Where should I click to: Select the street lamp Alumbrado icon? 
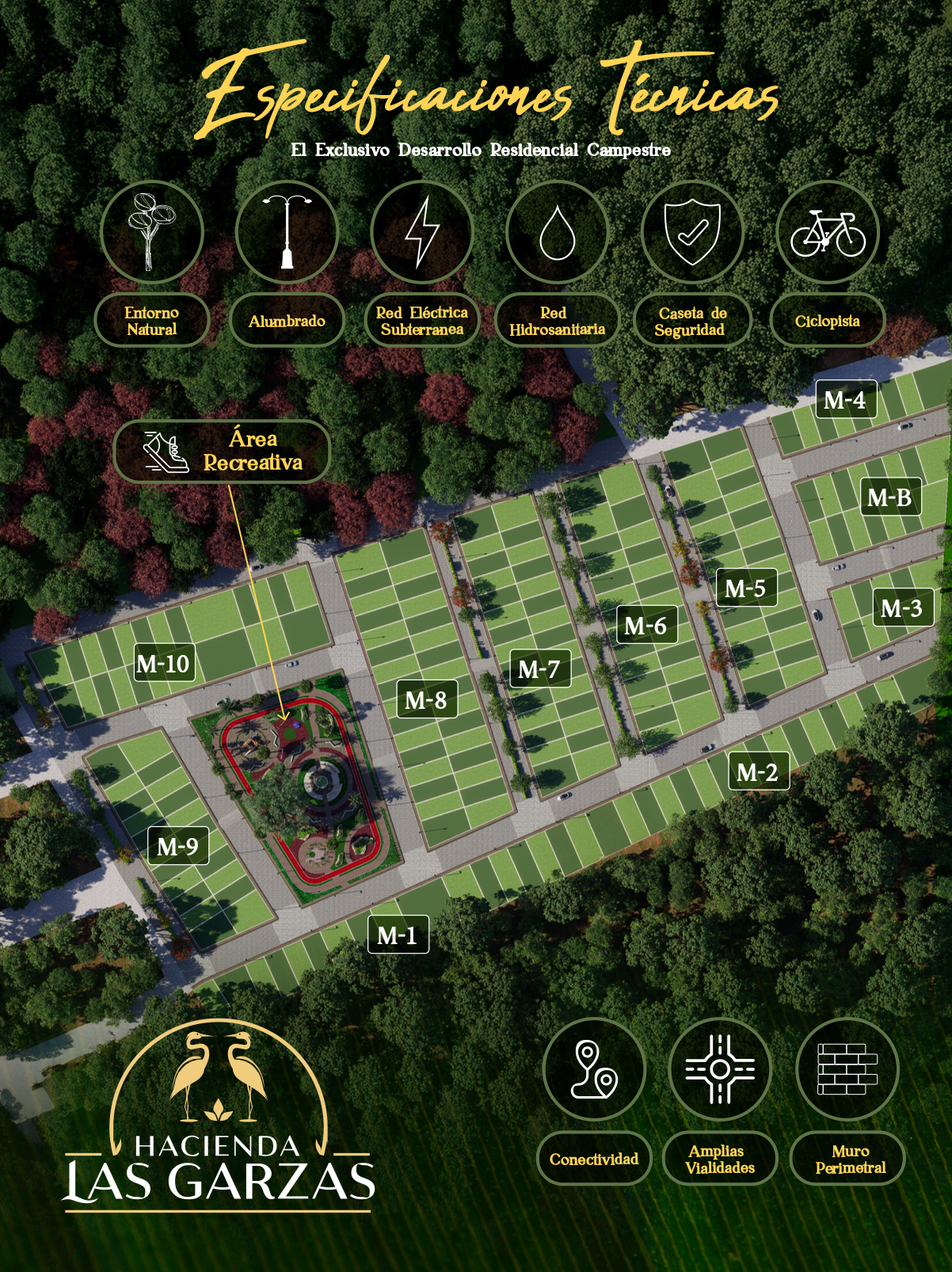click(x=287, y=232)
